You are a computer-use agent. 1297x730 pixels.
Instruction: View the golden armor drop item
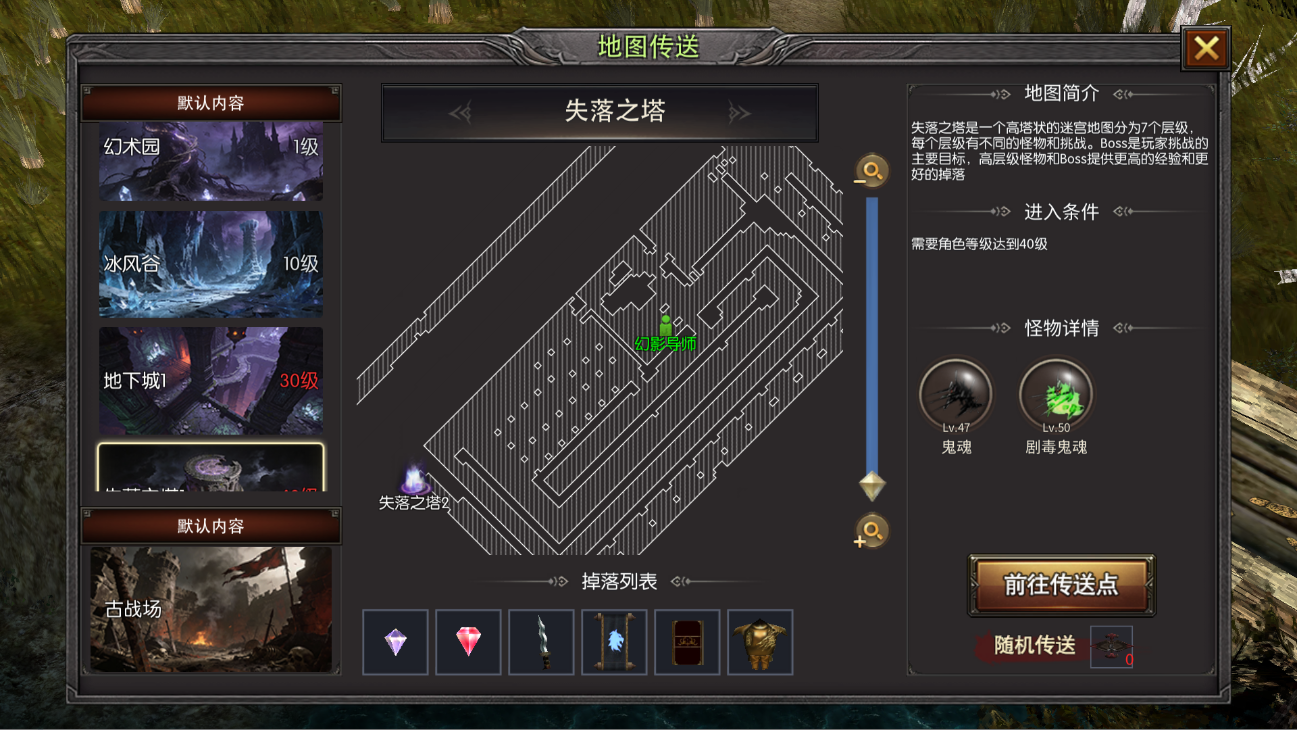[760, 642]
